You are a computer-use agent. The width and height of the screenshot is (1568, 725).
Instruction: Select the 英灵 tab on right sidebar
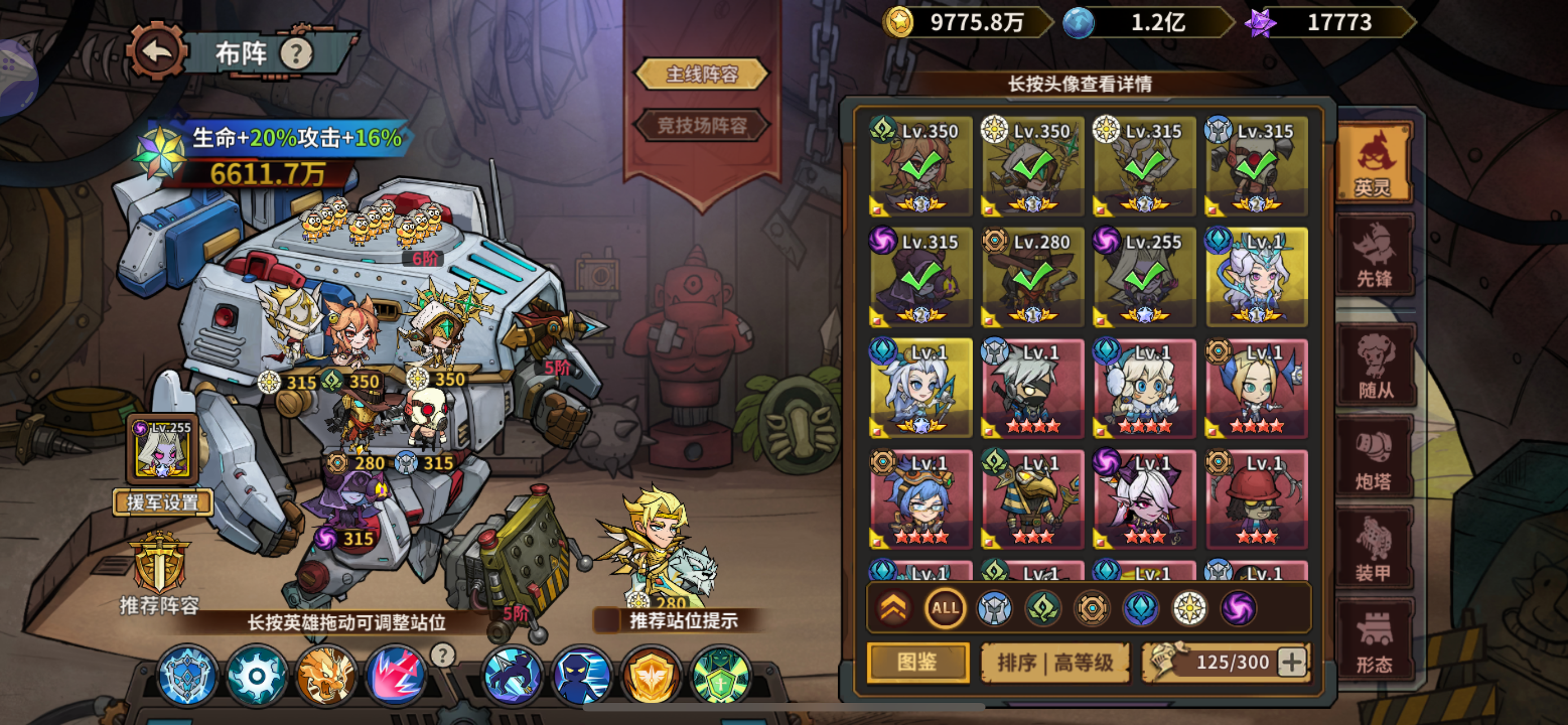tap(1374, 161)
